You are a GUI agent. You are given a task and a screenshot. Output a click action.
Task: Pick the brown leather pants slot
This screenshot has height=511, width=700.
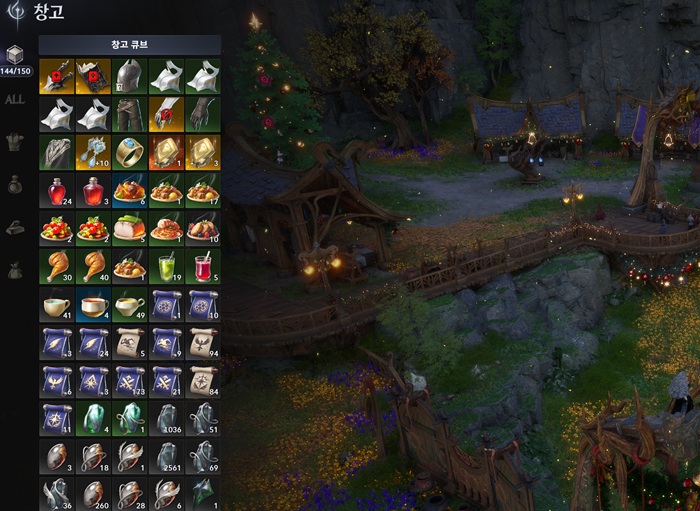click(x=129, y=114)
